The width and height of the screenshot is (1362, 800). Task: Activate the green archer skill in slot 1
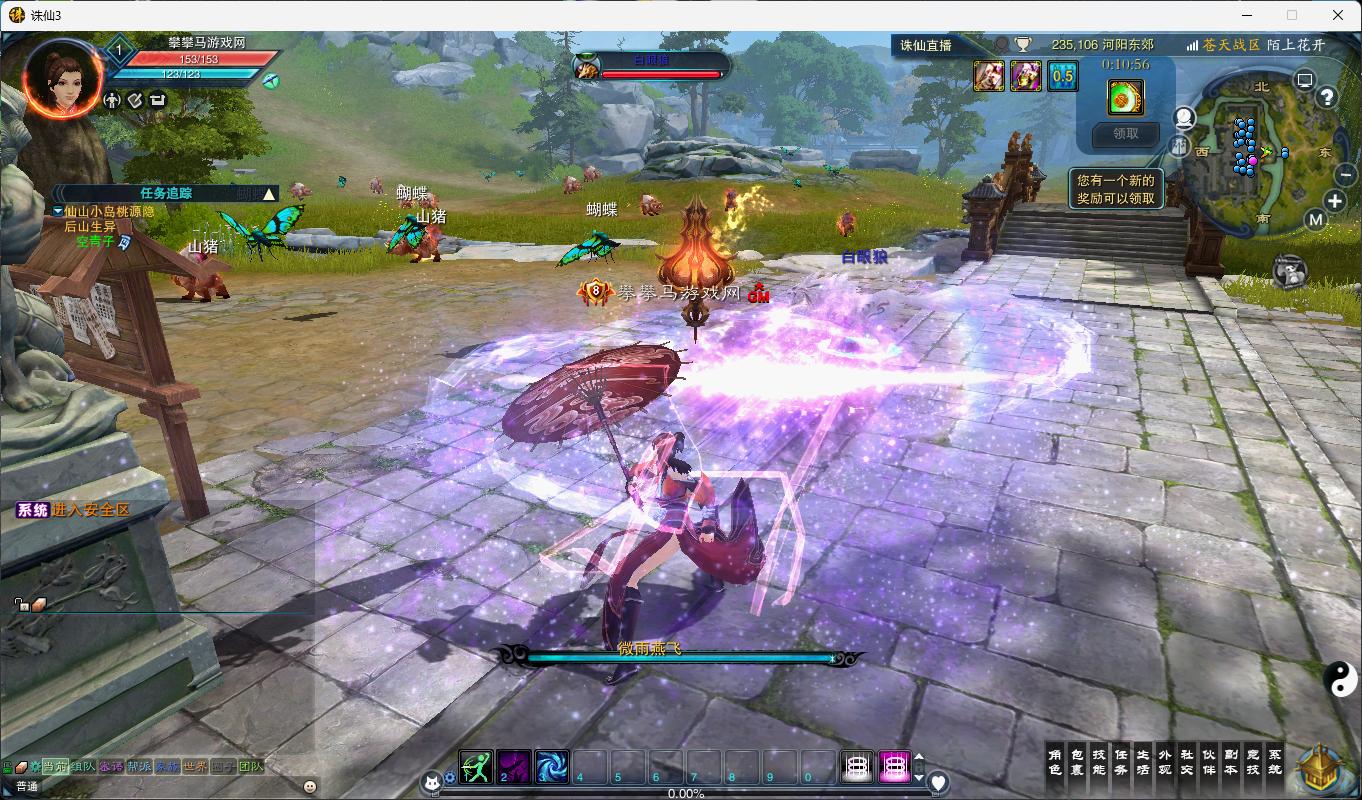(476, 767)
